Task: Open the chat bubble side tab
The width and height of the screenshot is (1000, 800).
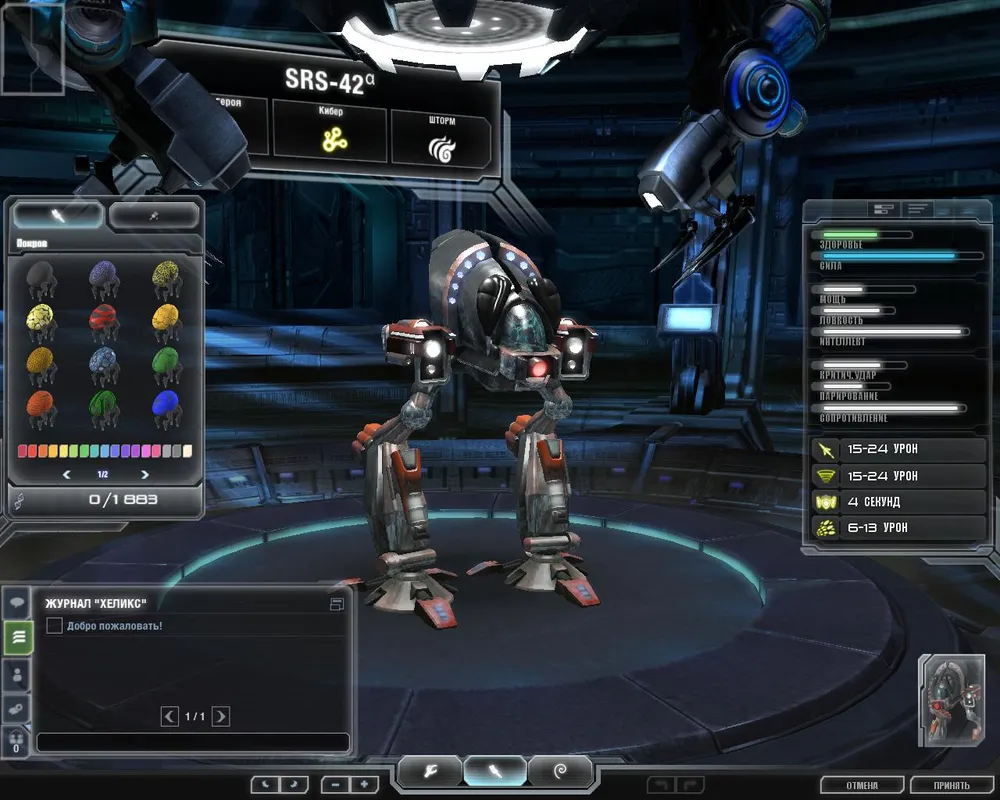Action: [17, 603]
